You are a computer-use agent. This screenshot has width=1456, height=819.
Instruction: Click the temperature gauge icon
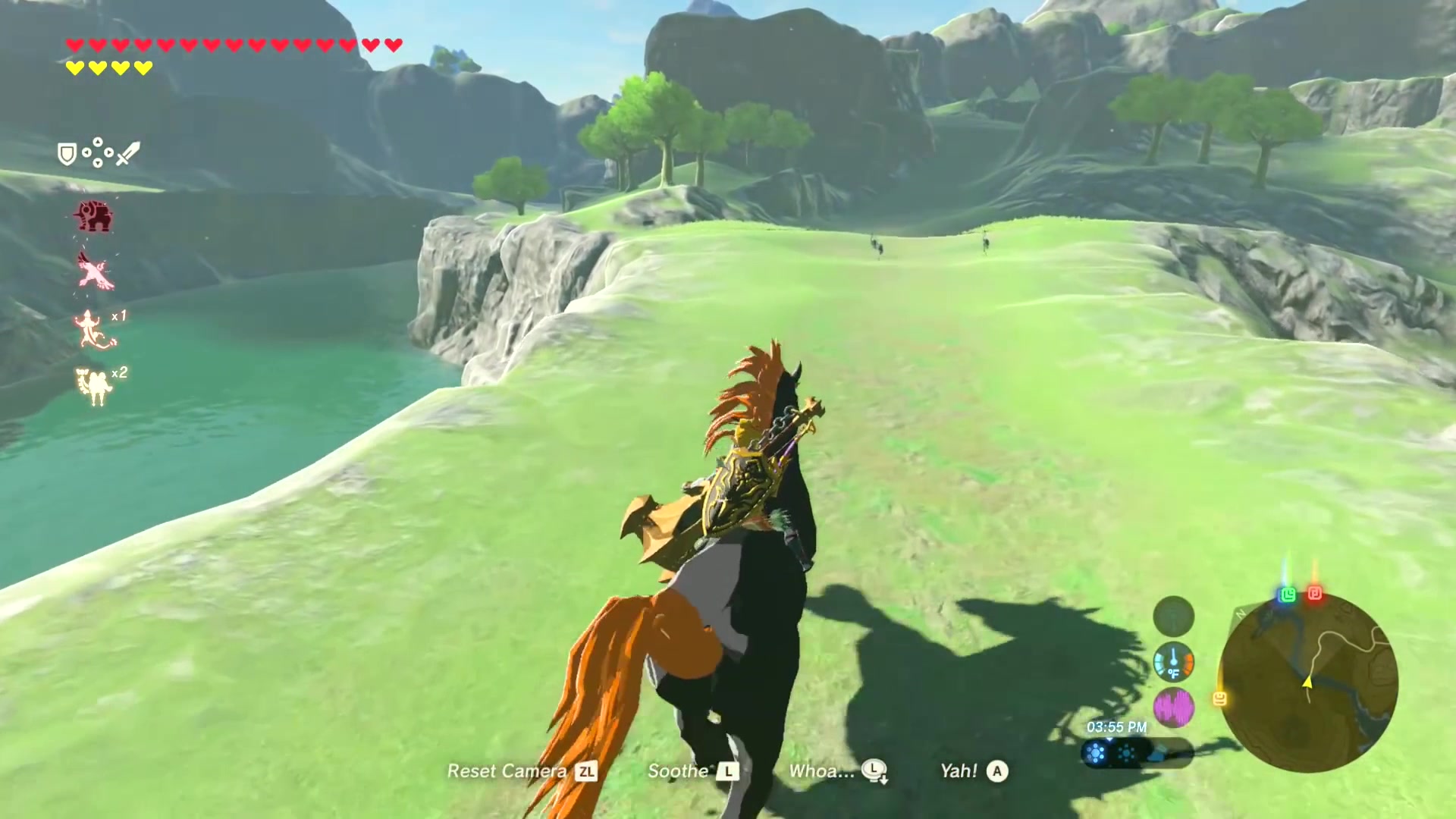coord(1173,662)
